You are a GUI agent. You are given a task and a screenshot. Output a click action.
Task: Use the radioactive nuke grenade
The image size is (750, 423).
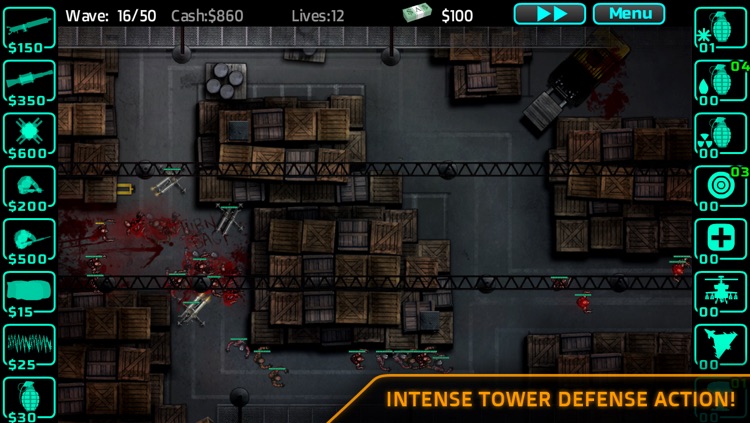(720, 134)
